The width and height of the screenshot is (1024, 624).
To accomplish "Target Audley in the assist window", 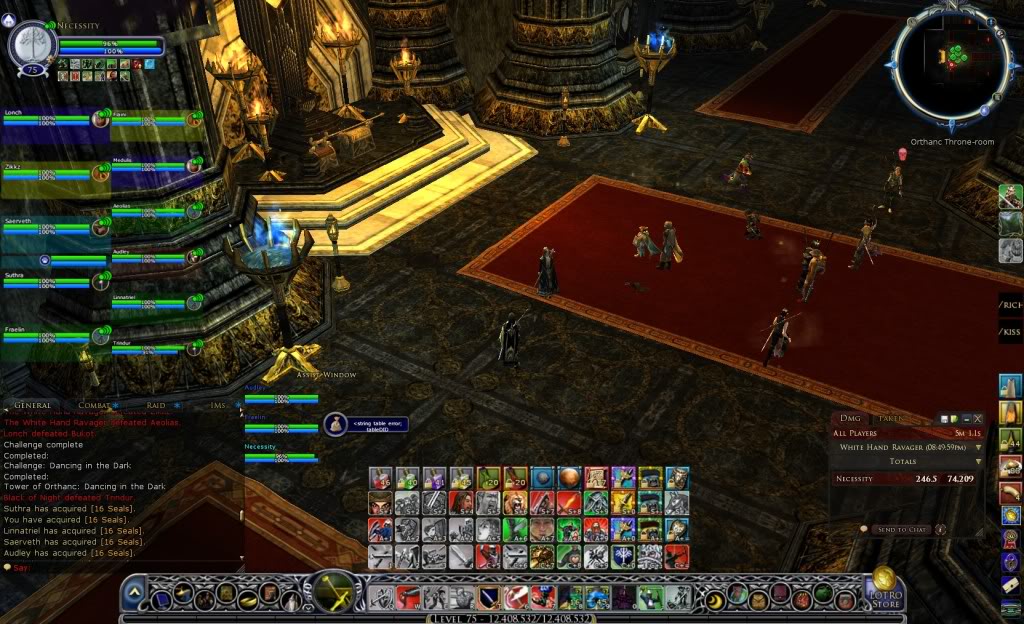I will click(x=281, y=397).
